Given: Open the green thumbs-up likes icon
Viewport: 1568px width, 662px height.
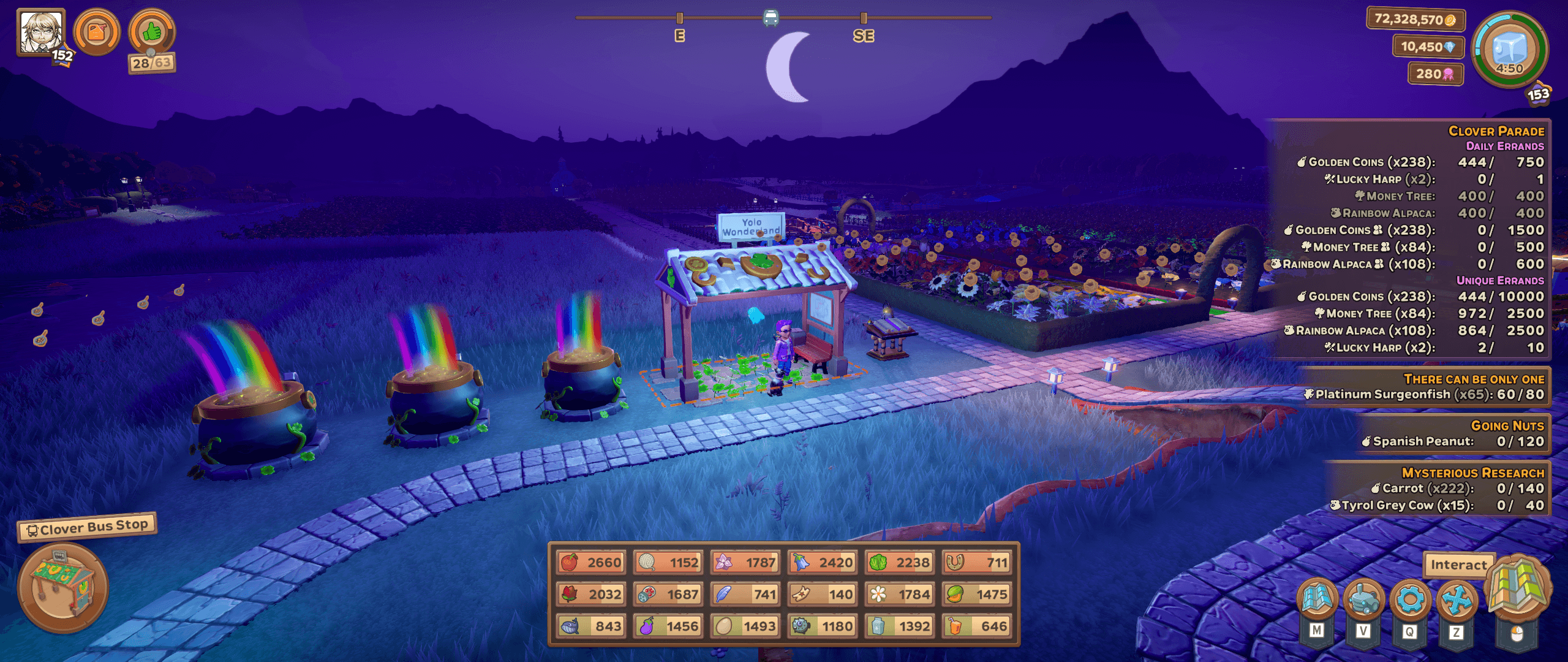Looking at the screenshot, I should pos(152,32).
